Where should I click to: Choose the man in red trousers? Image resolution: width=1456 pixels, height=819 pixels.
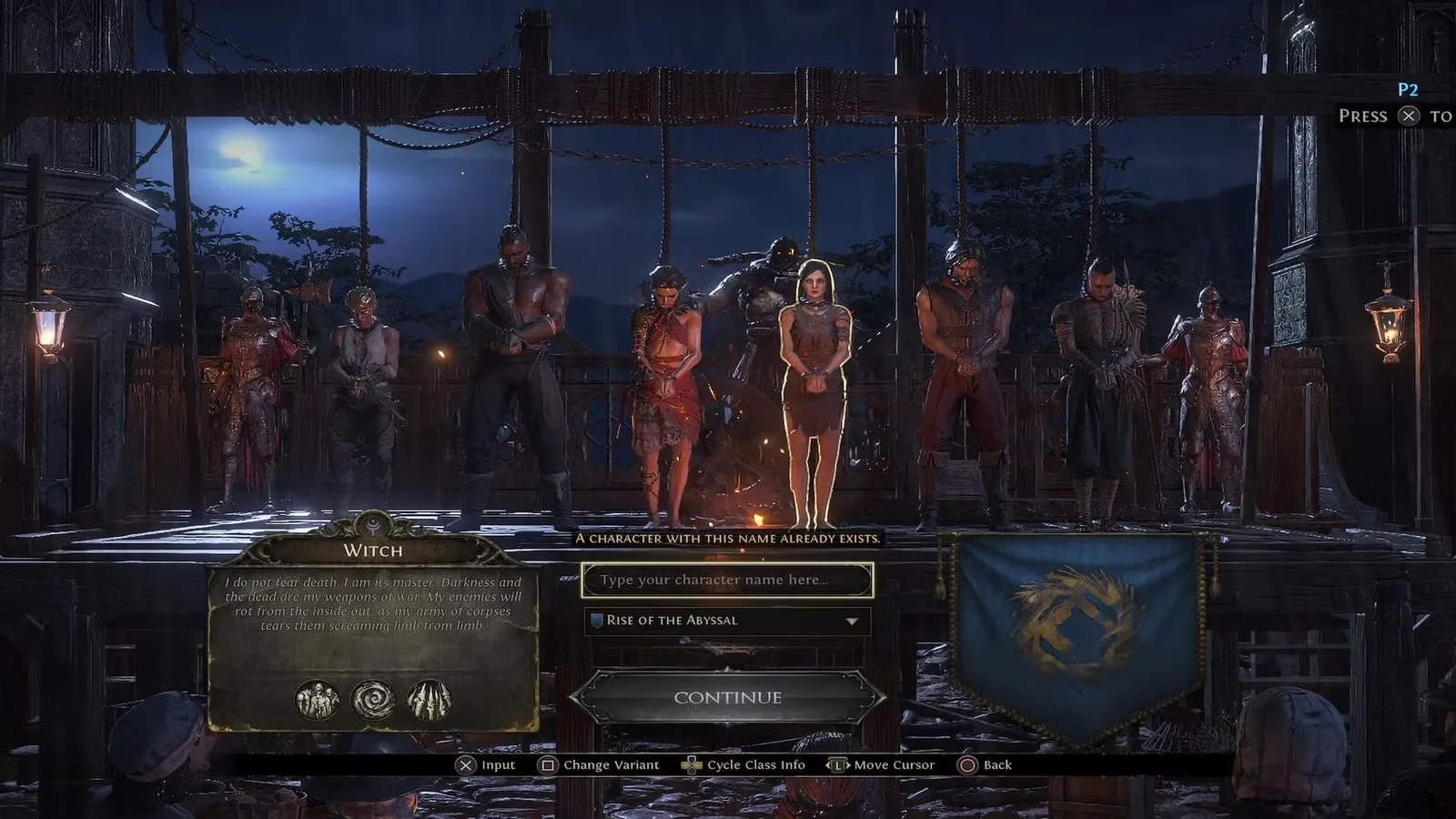[963, 373]
